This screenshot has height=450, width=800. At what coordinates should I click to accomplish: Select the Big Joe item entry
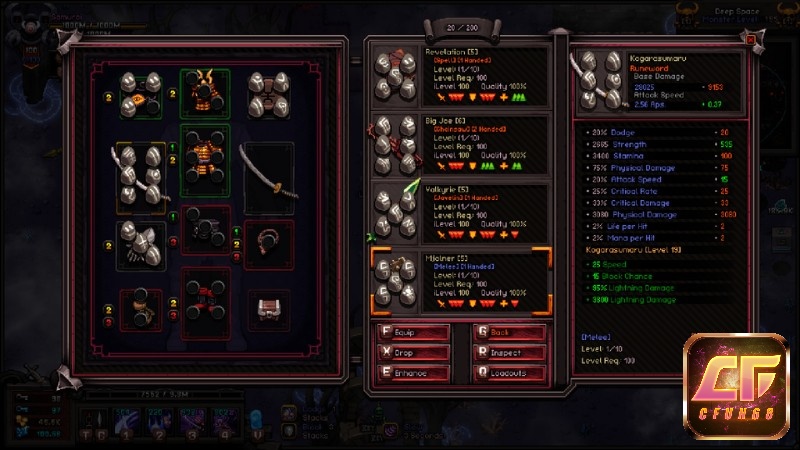click(x=460, y=146)
